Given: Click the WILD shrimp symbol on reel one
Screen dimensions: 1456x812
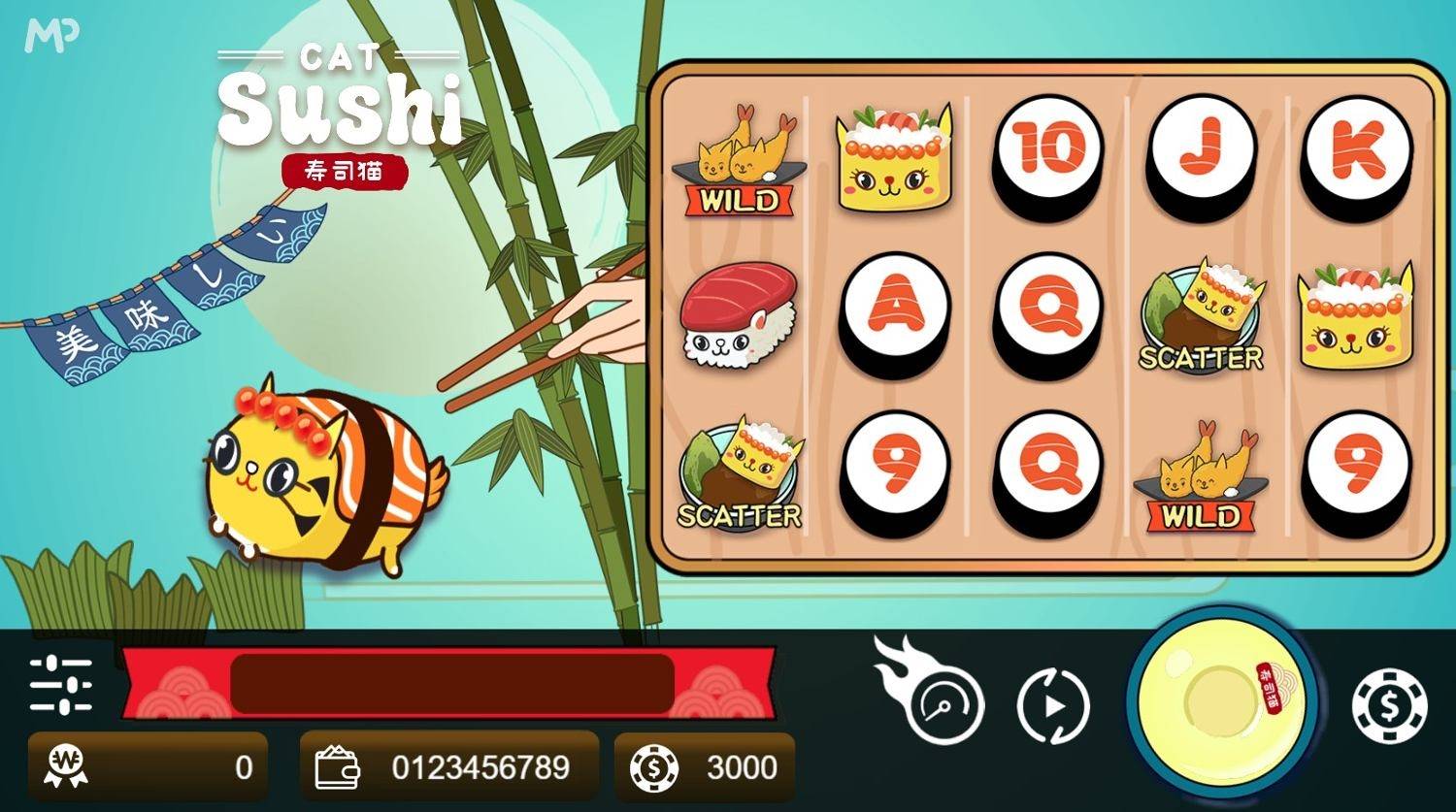Looking at the screenshot, I should click(x=739, y=160).
